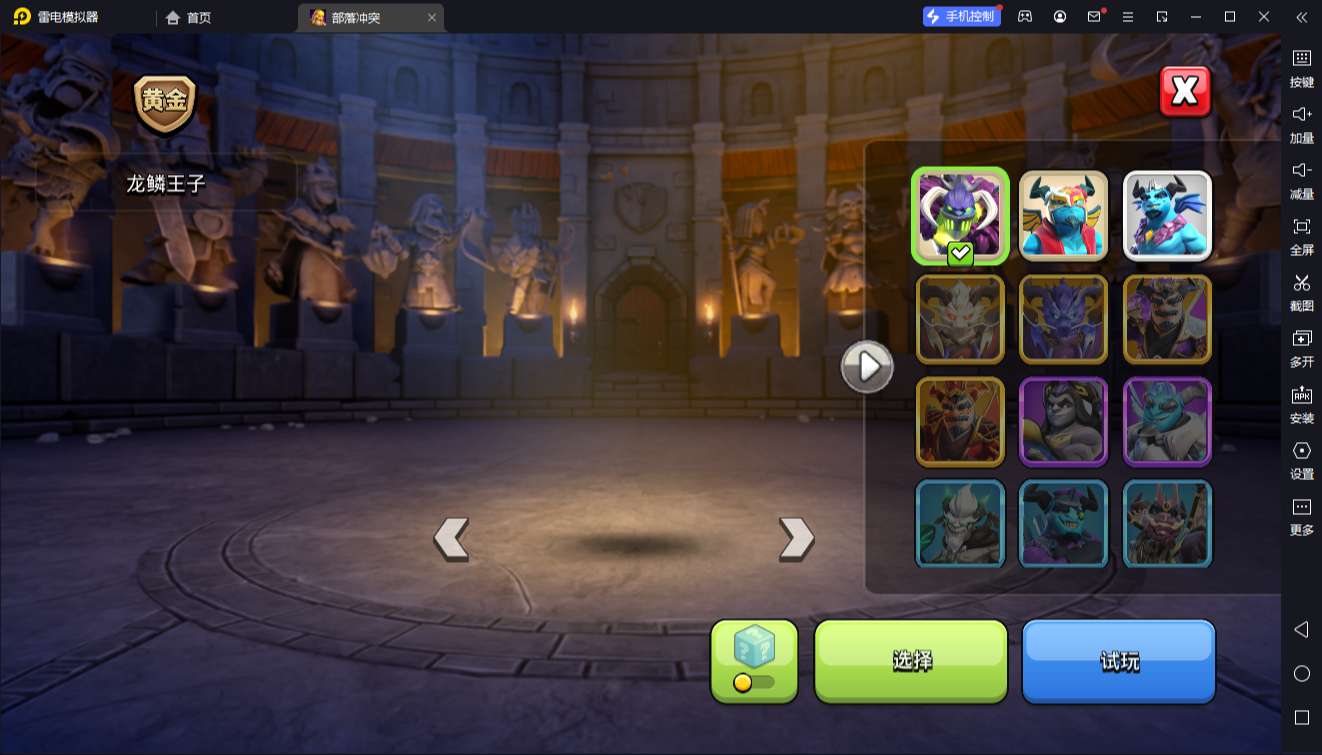Close the skin selection screen

[1185, 92]
